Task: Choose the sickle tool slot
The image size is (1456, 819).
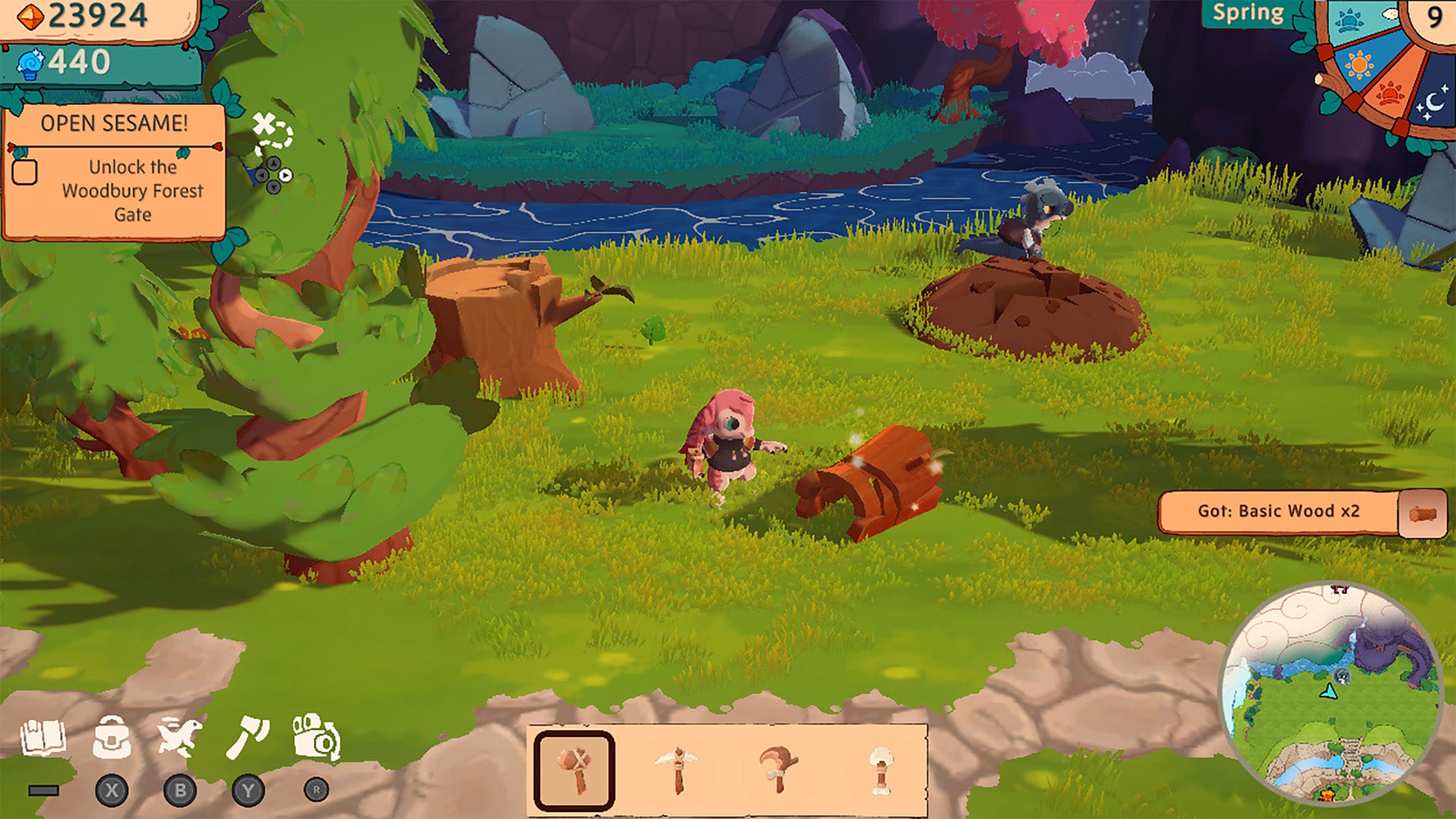Action: click(x=778, y=770)
